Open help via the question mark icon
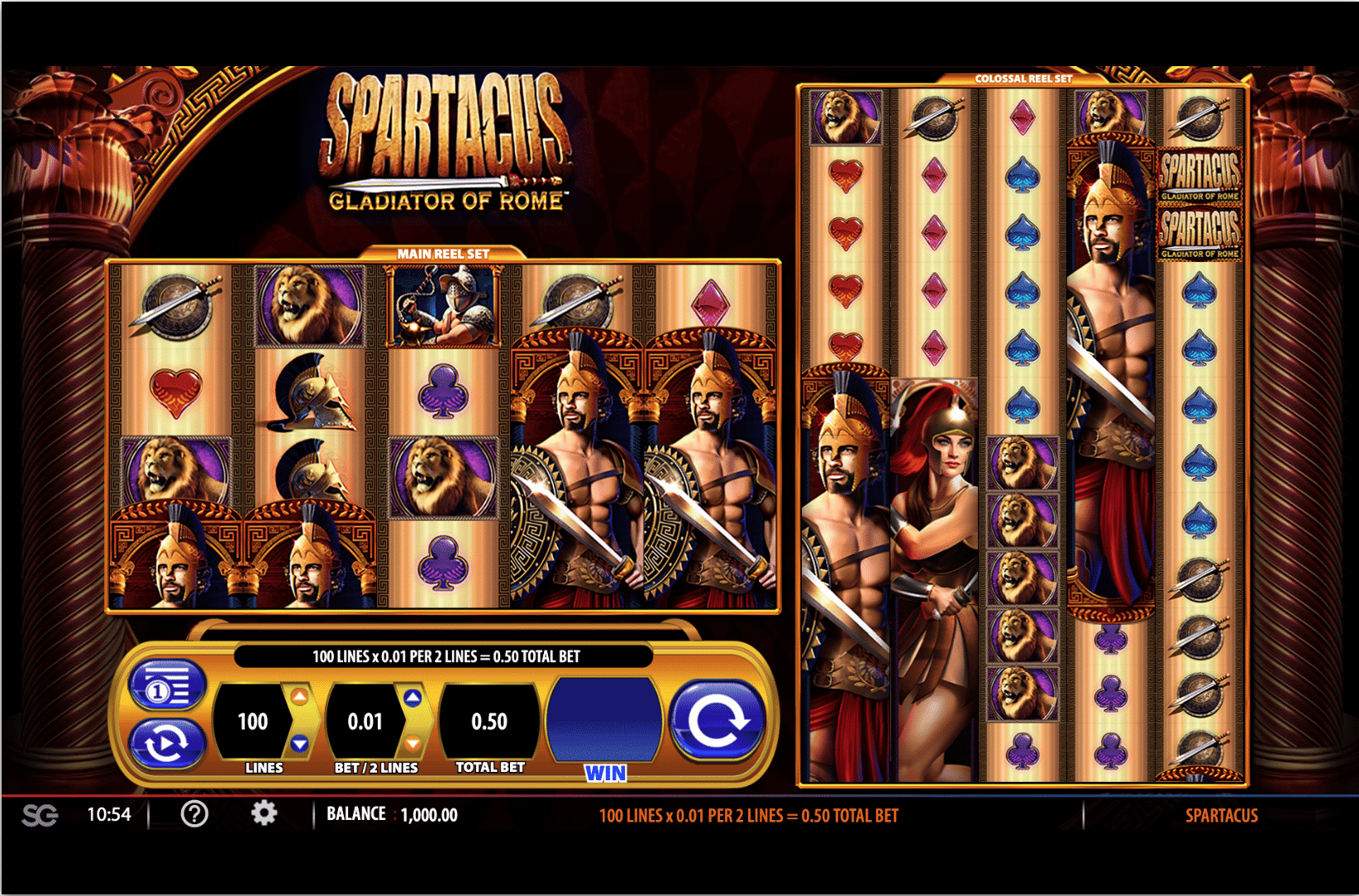The width and height of the screenshot is (1359, 896). coord(194,814)
